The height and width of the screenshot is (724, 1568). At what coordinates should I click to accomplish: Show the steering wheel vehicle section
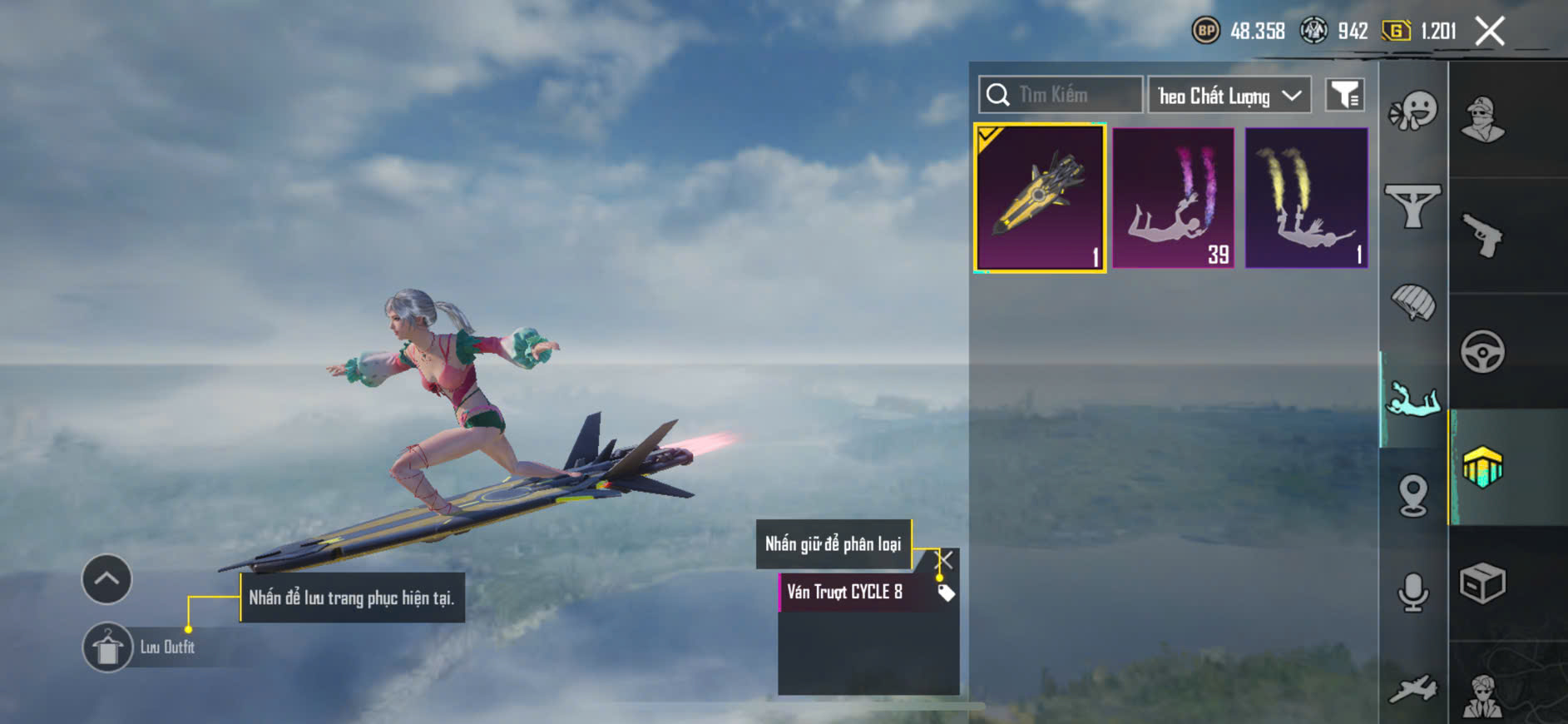pos(1482,351)
